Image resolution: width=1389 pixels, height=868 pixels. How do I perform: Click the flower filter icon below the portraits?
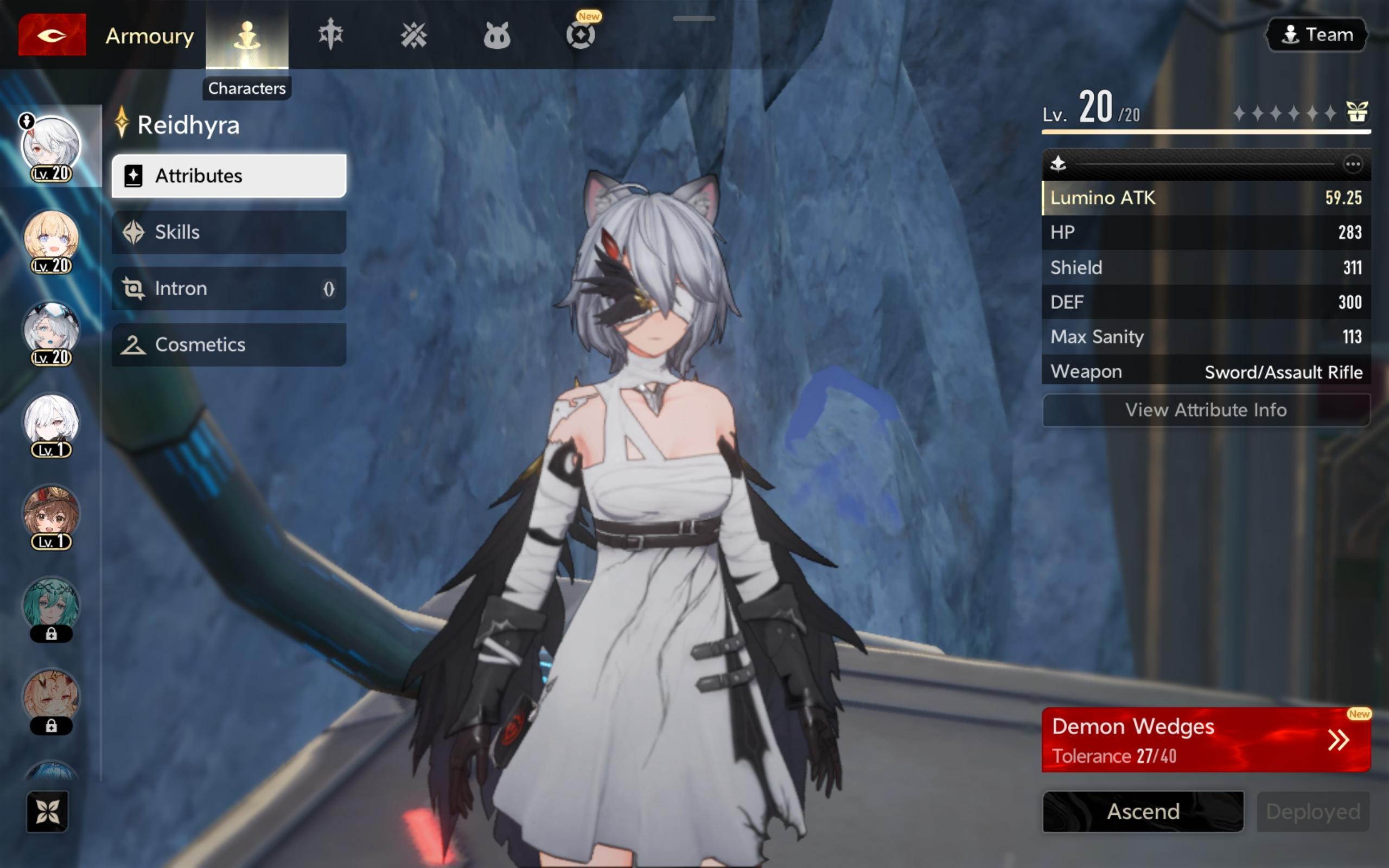(x=47, y=811)
